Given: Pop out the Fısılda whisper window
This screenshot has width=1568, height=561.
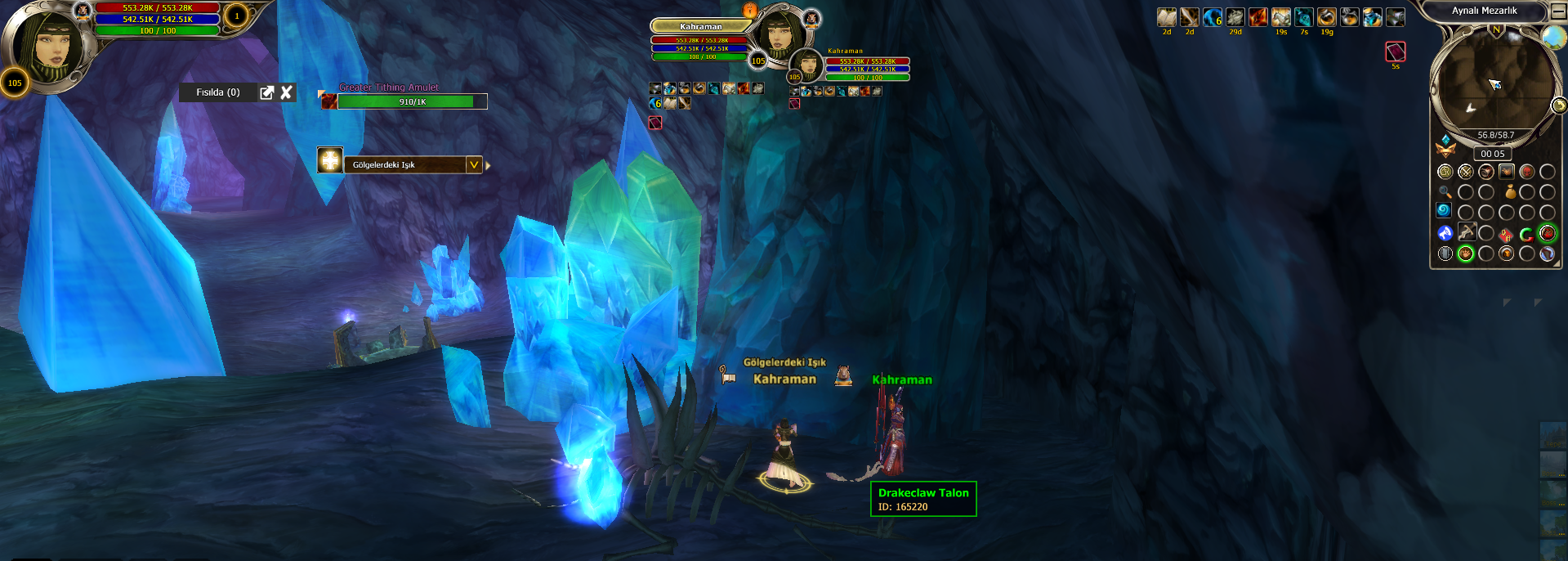Looking at the screenshot, I should [x=266, y=92].
